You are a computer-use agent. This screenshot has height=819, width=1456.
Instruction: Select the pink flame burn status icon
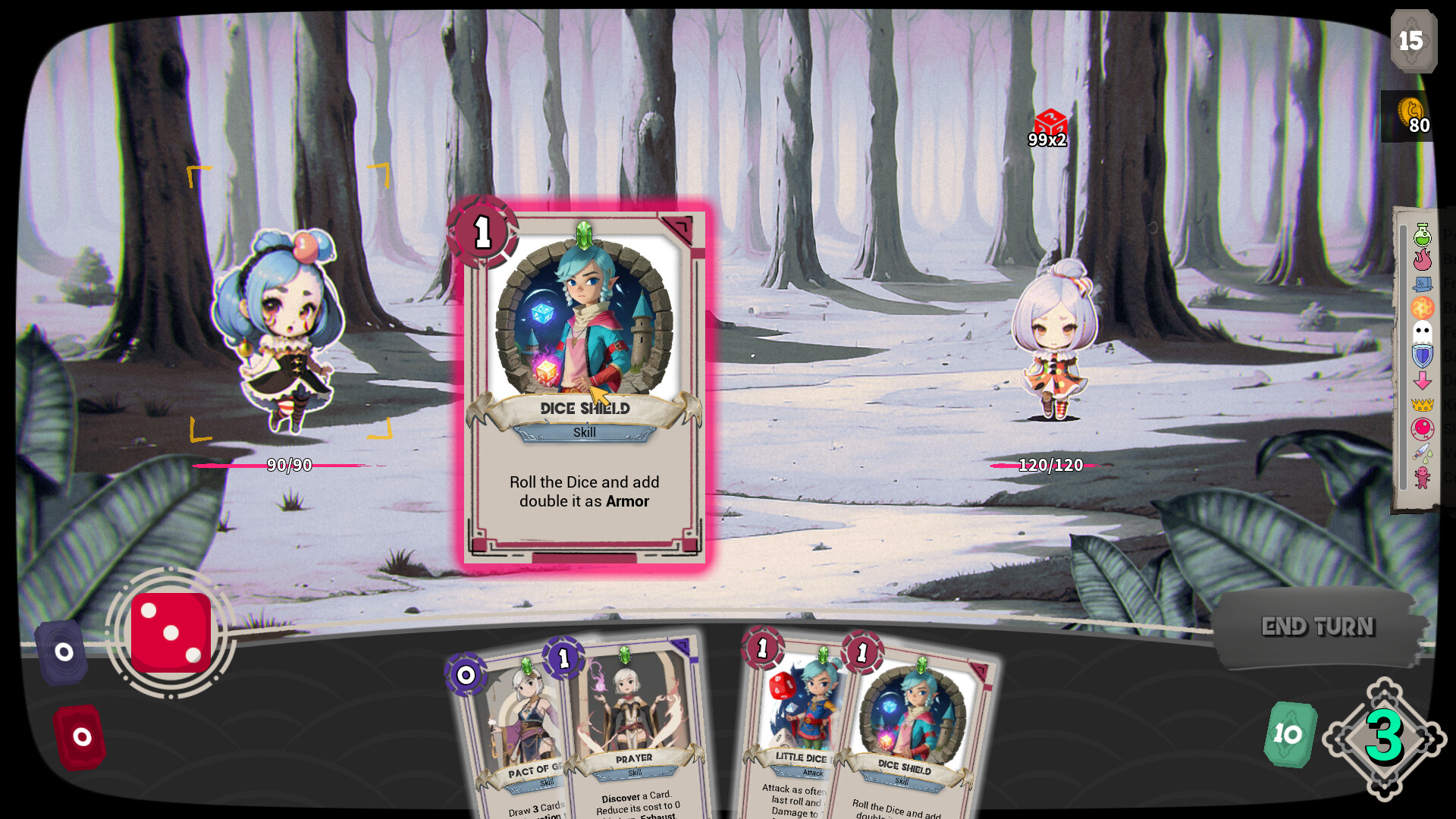(1422, 262)
